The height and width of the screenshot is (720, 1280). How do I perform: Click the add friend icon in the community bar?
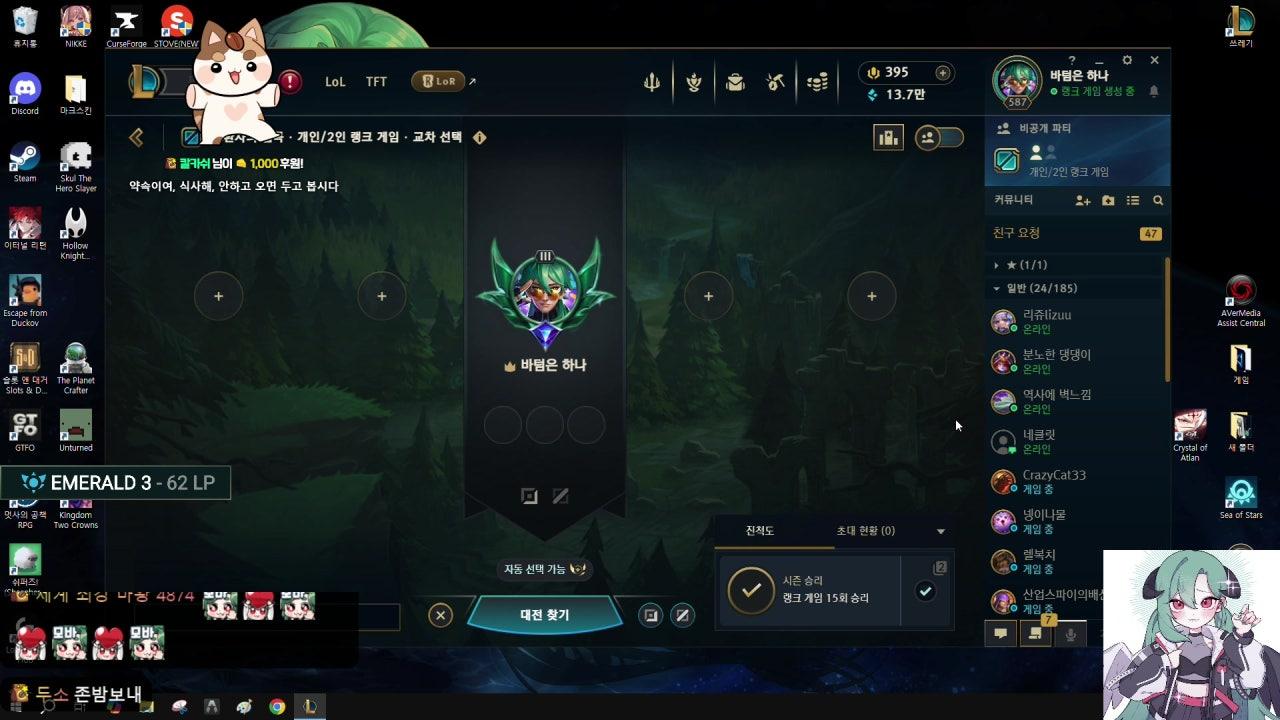(x=1083, y=201)
